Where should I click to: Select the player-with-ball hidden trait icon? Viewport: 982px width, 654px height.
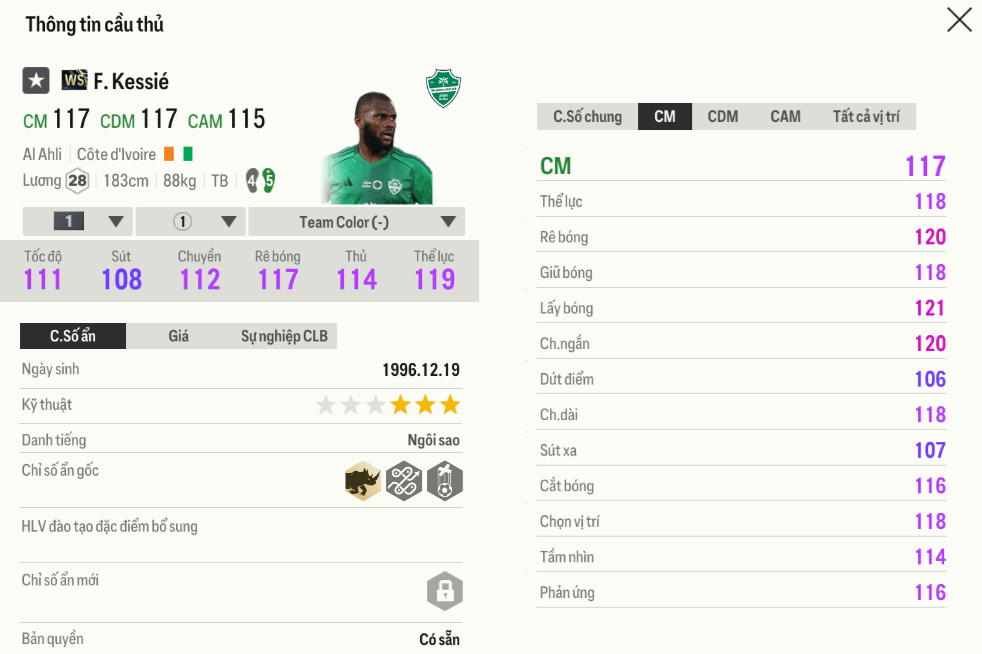(x=444, y=482)
